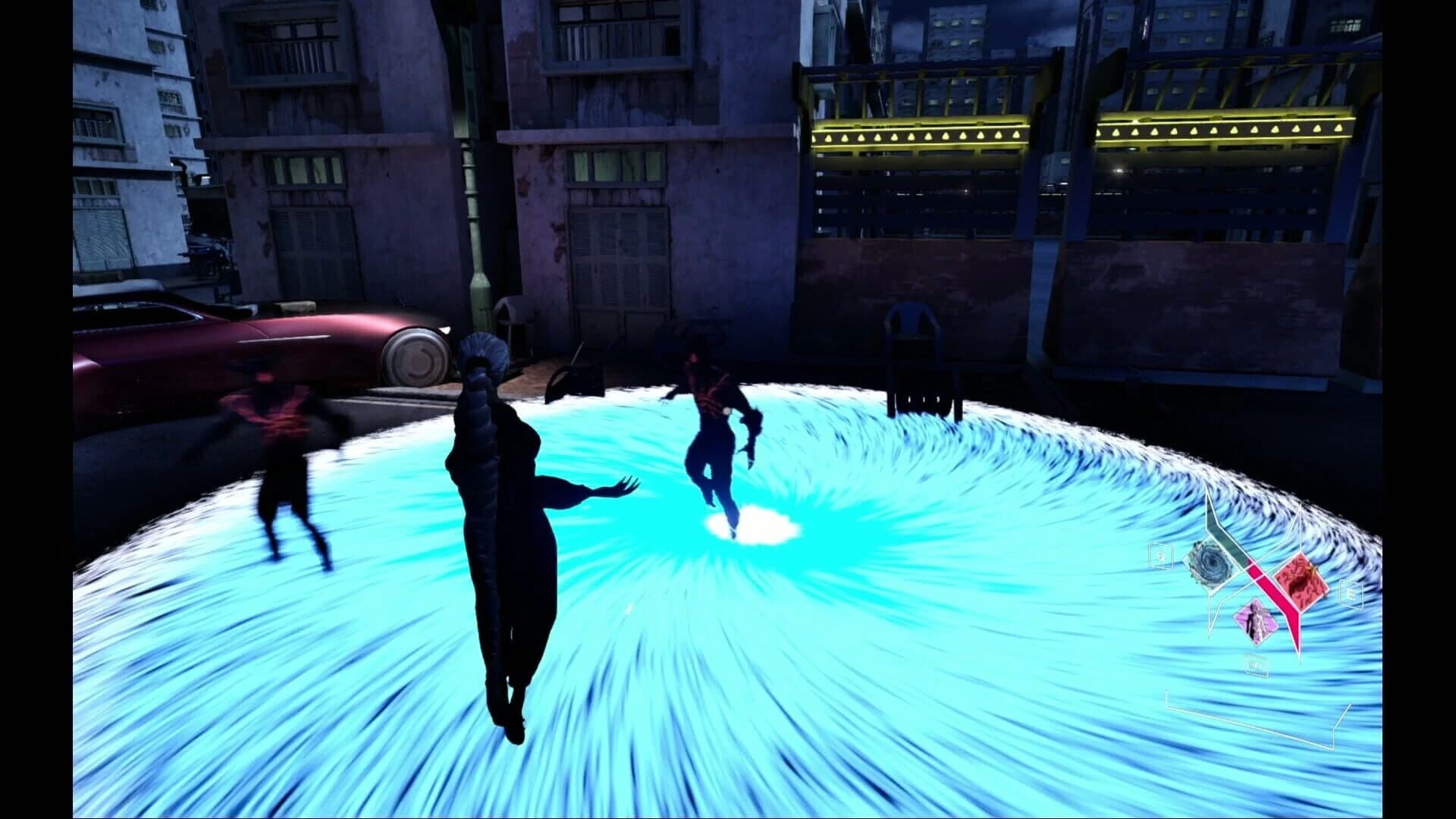Viewport: 1456px width, 819px height.
Task: Choose the pink demon summon icon
Action: [x=1257, y=622]
